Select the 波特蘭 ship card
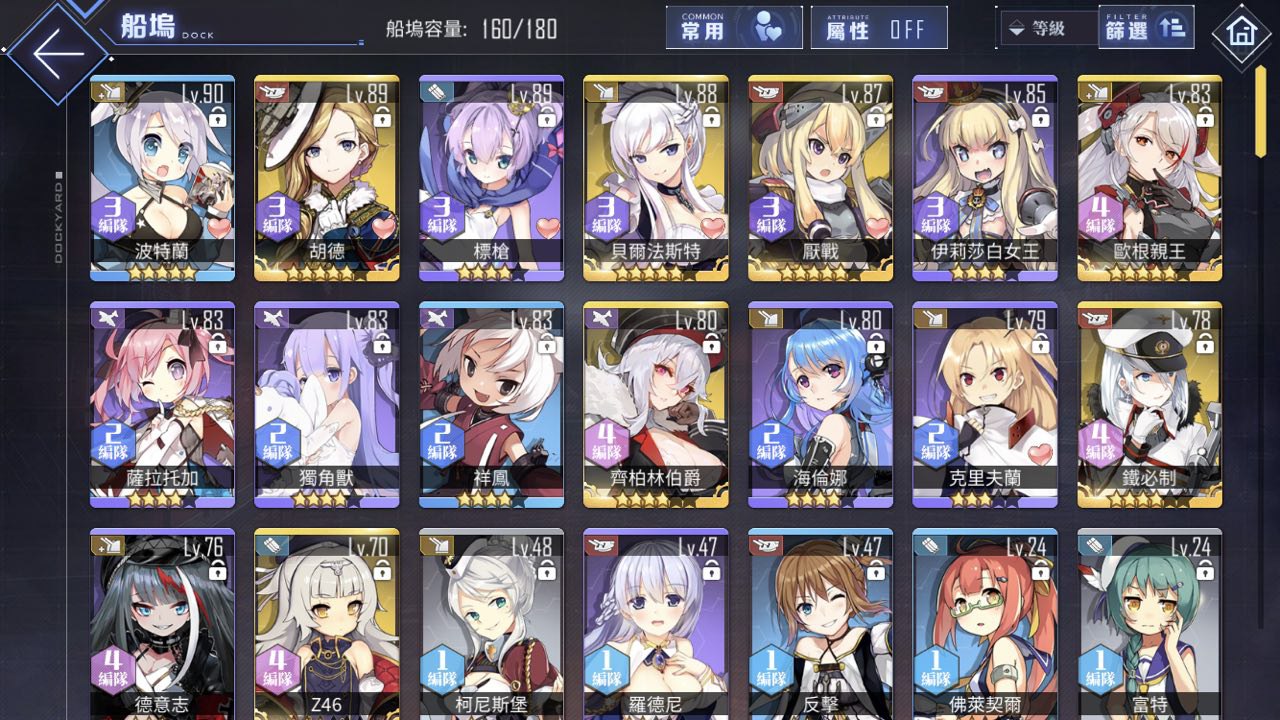1280x720 pixels. tap(162, 178)
